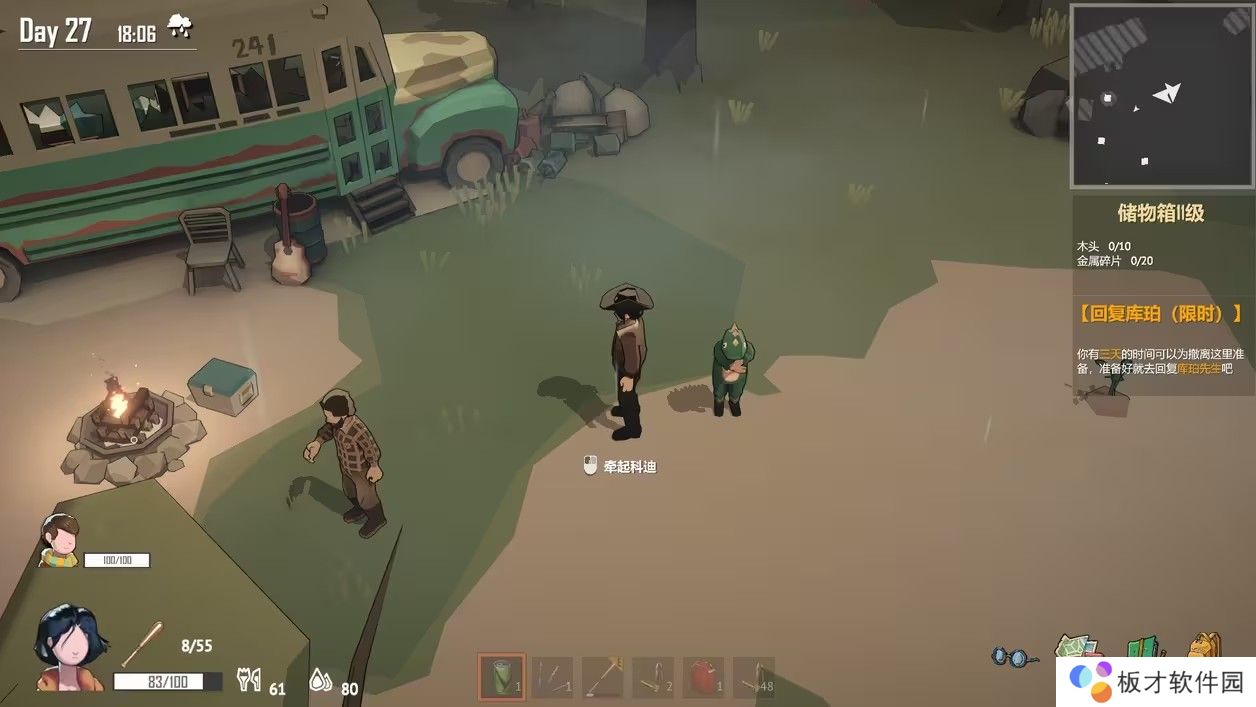Open the green journal book

point(1144,648)
